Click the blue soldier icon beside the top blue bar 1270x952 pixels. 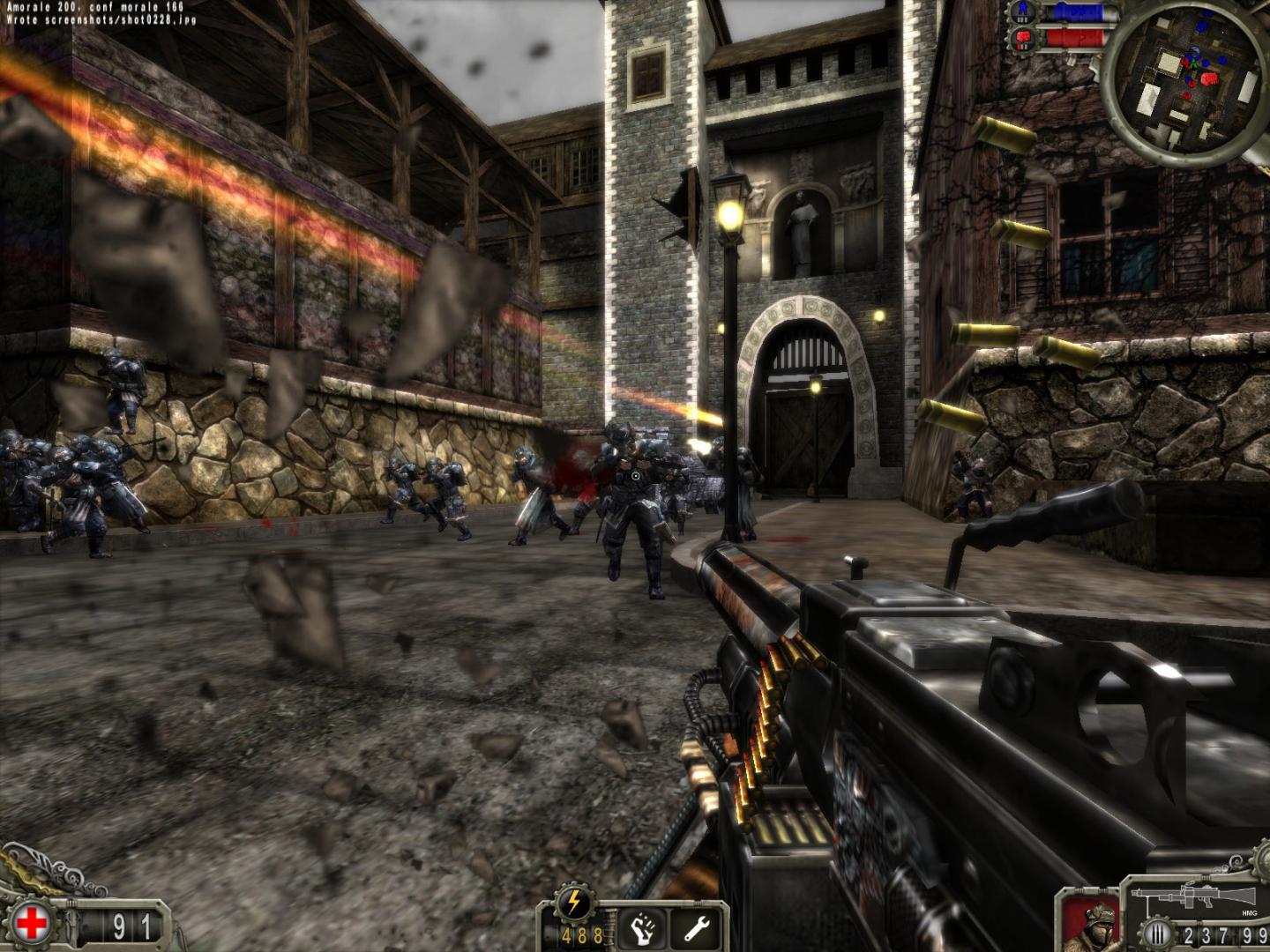[x=1021, y=11]
